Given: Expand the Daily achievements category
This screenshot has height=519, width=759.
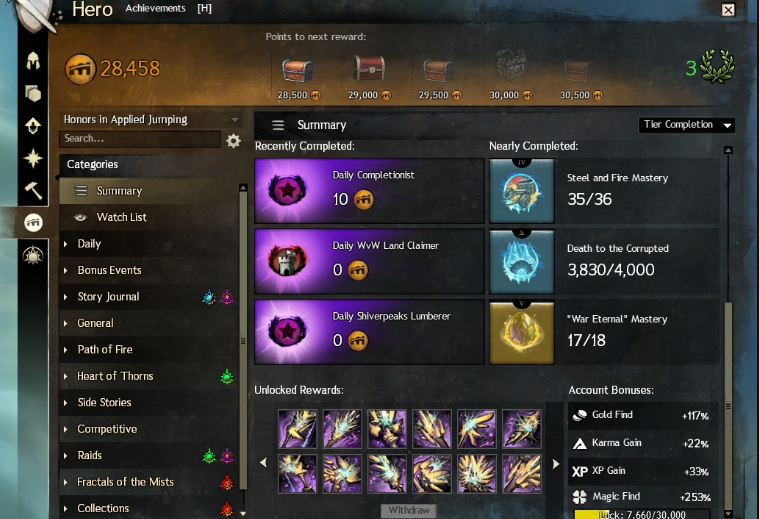Looking at the screenshot, I should [89, 244].
